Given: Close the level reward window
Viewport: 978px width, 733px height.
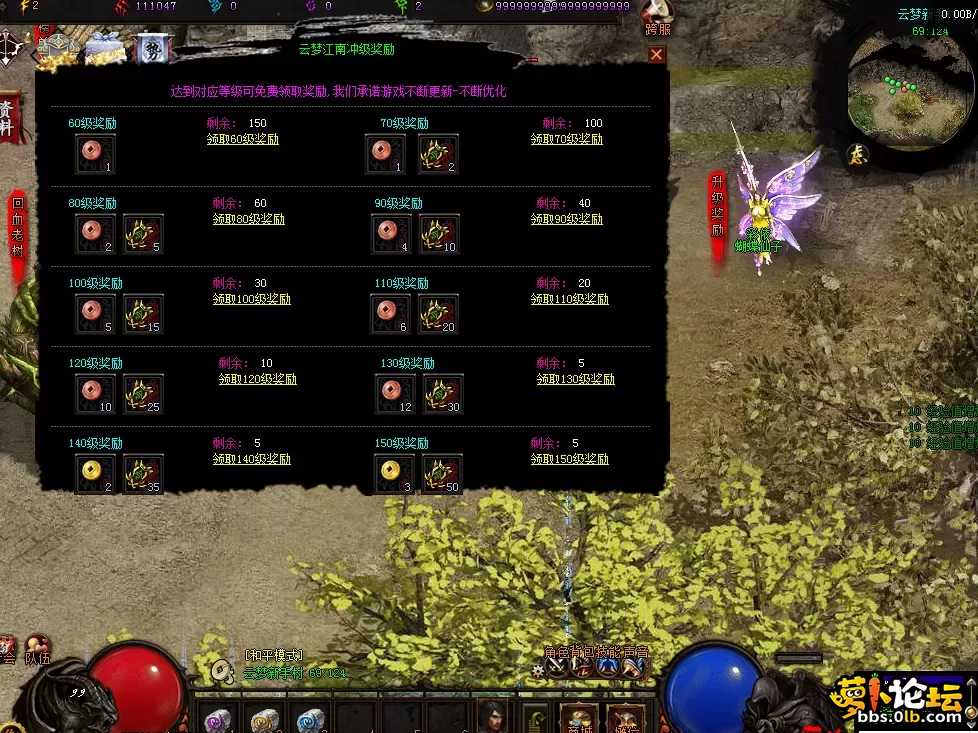Looking at the screenshot, I should click(x=656, y=55).
